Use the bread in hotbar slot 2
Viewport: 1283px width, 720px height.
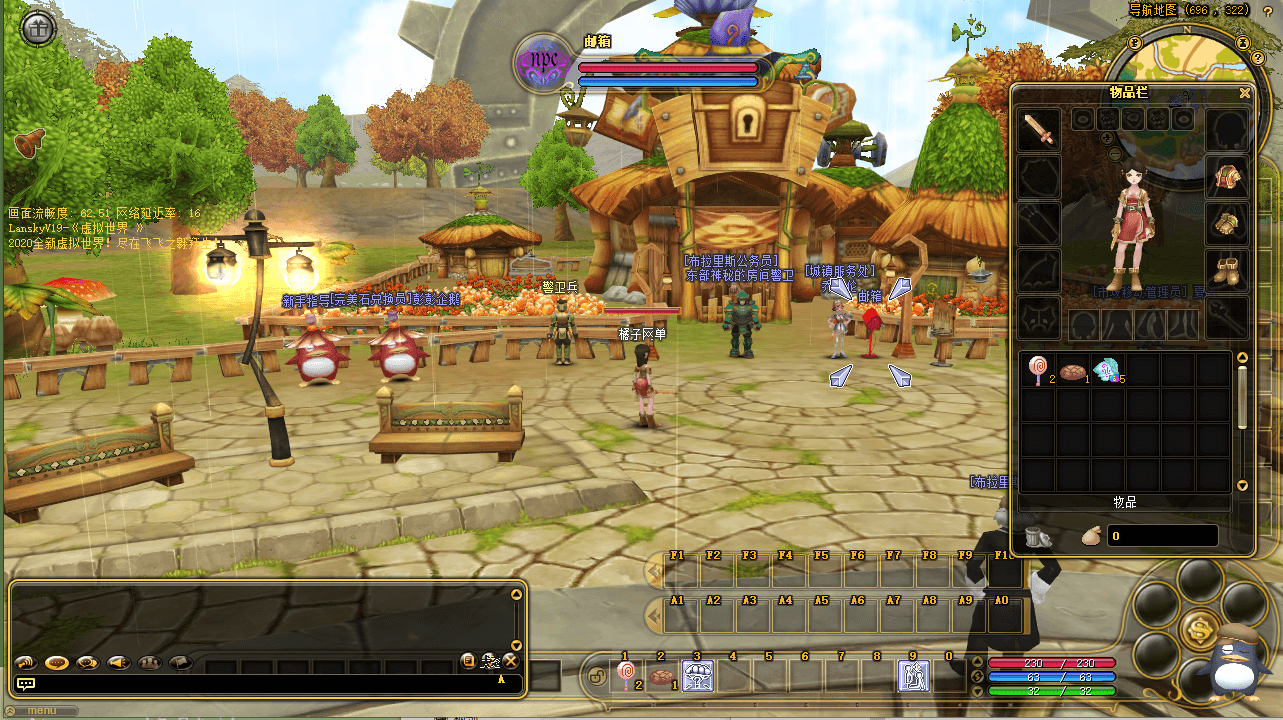point(660,676)
